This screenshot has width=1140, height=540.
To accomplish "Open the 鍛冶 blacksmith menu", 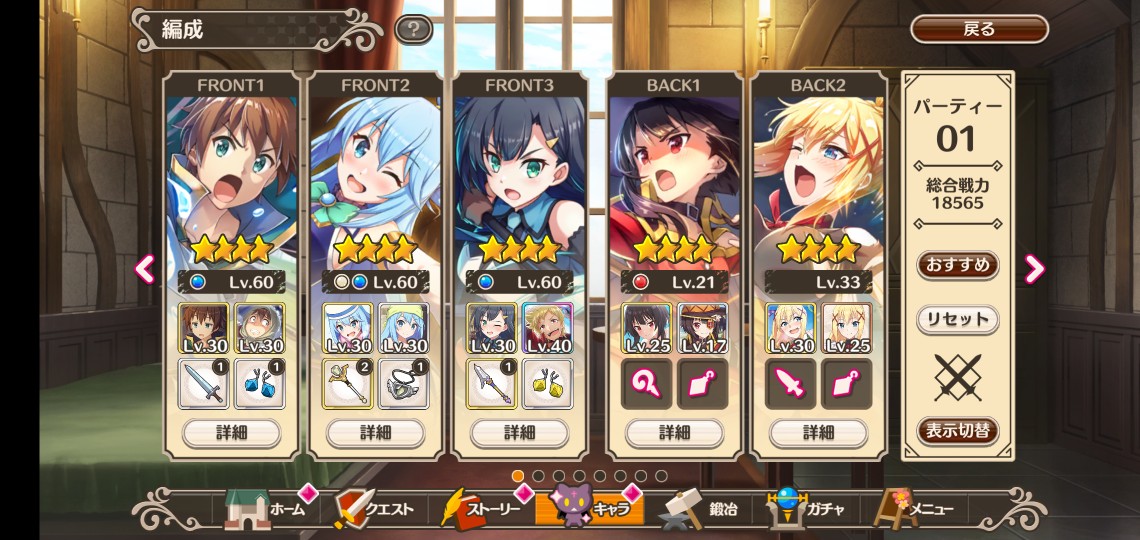I will 700,509.
